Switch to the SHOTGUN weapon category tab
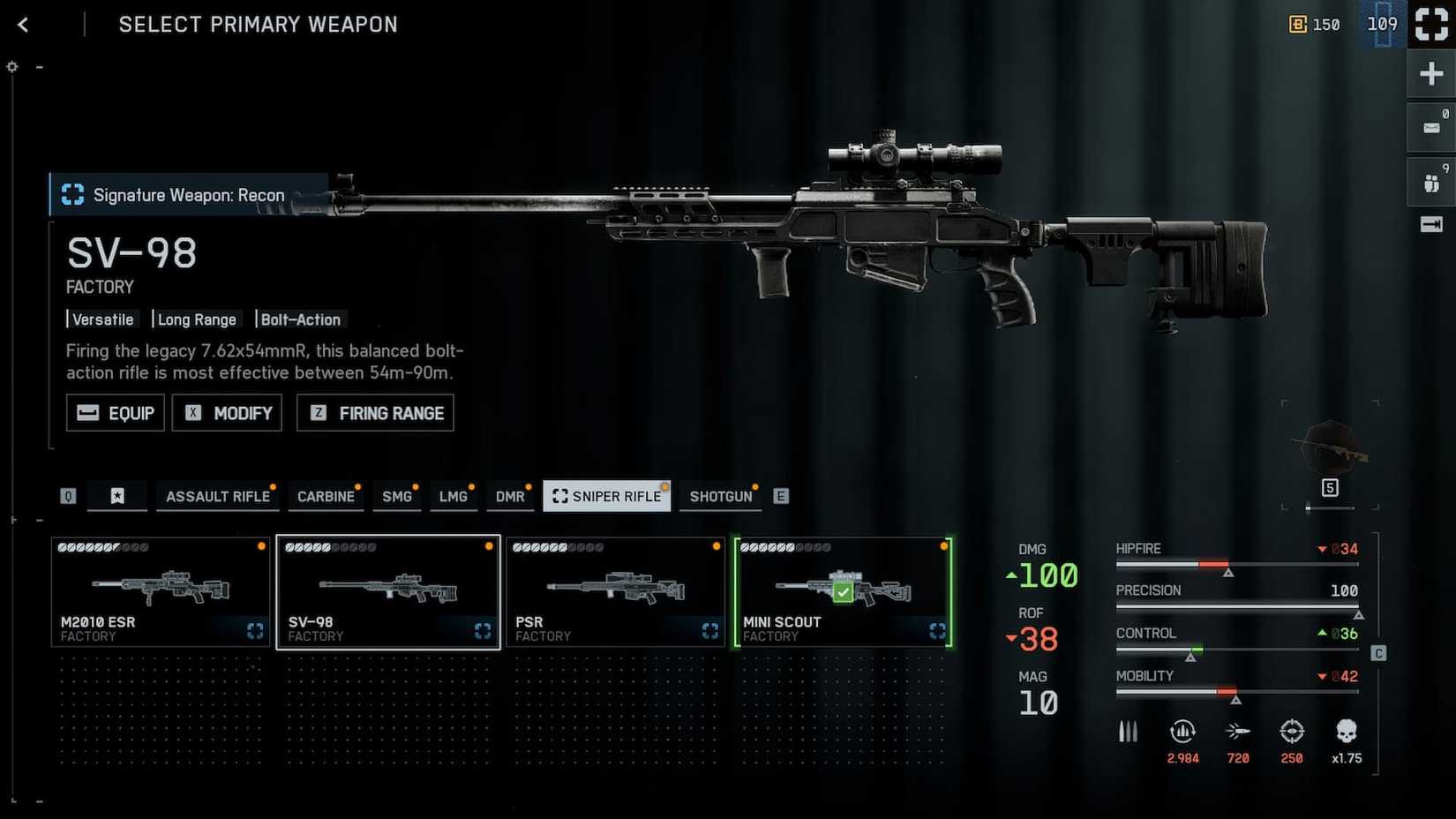The width and height of the screenshot is (1456, 819). click(x=720, y=496)
